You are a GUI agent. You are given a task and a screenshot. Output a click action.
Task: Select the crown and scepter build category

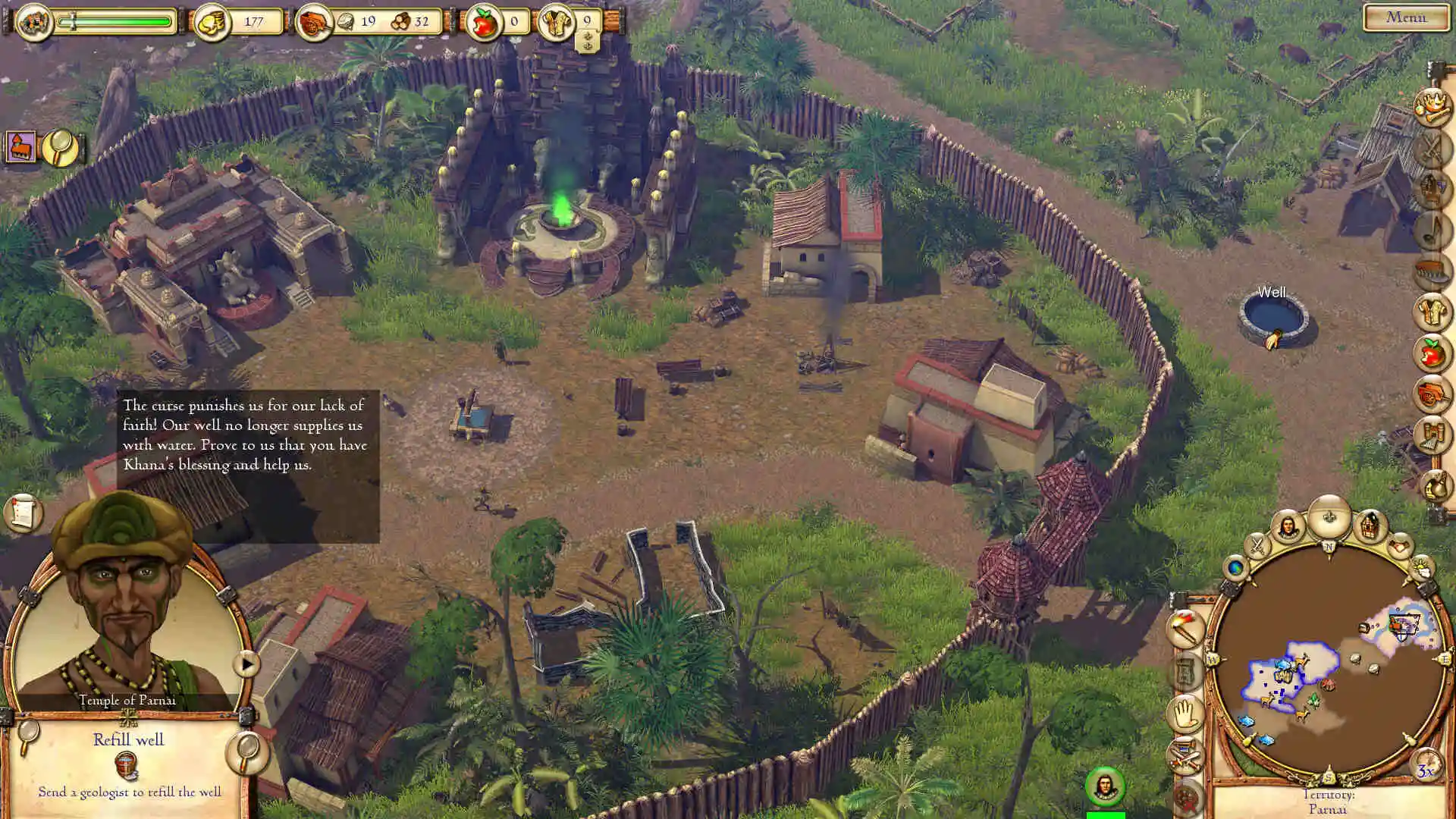[1432, 106]
